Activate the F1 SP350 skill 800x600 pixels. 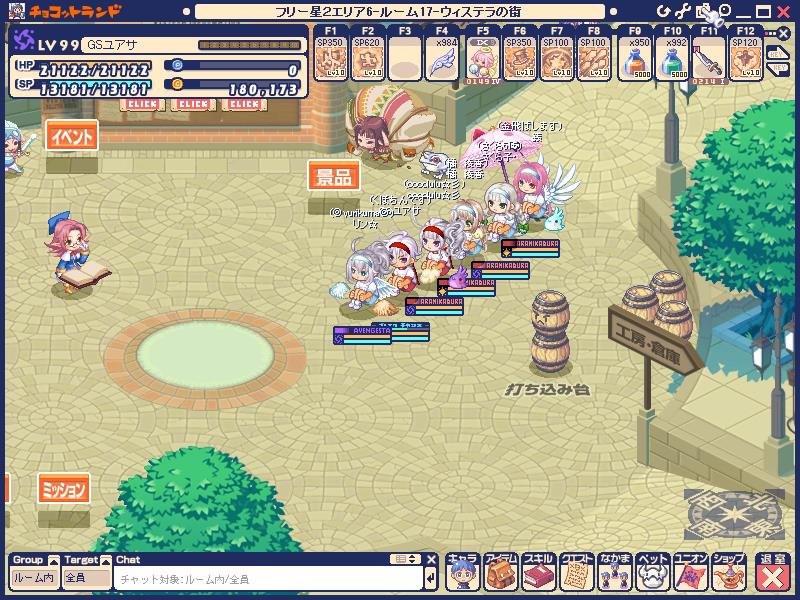[x=328, y=61]
